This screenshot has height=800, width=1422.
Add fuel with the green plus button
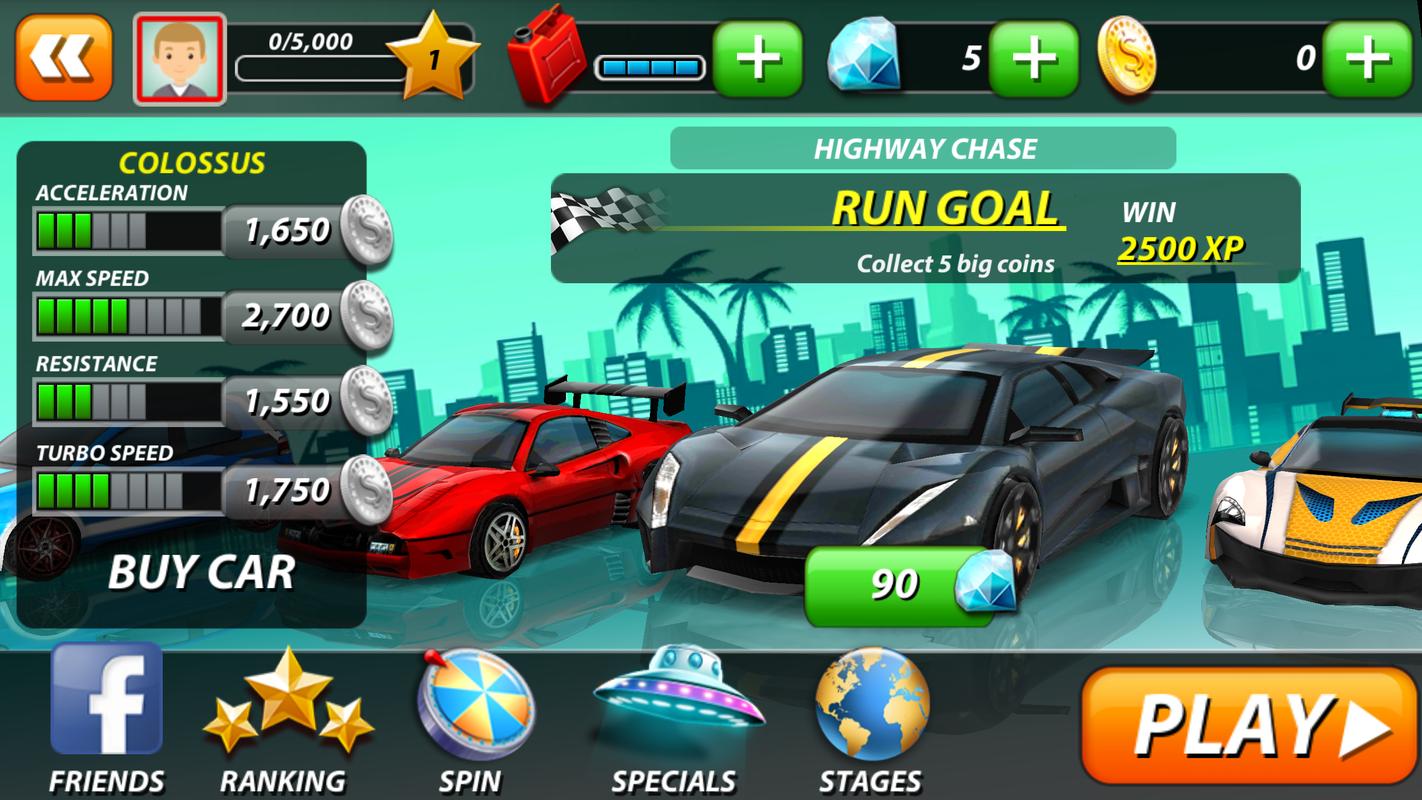point(757,59)
